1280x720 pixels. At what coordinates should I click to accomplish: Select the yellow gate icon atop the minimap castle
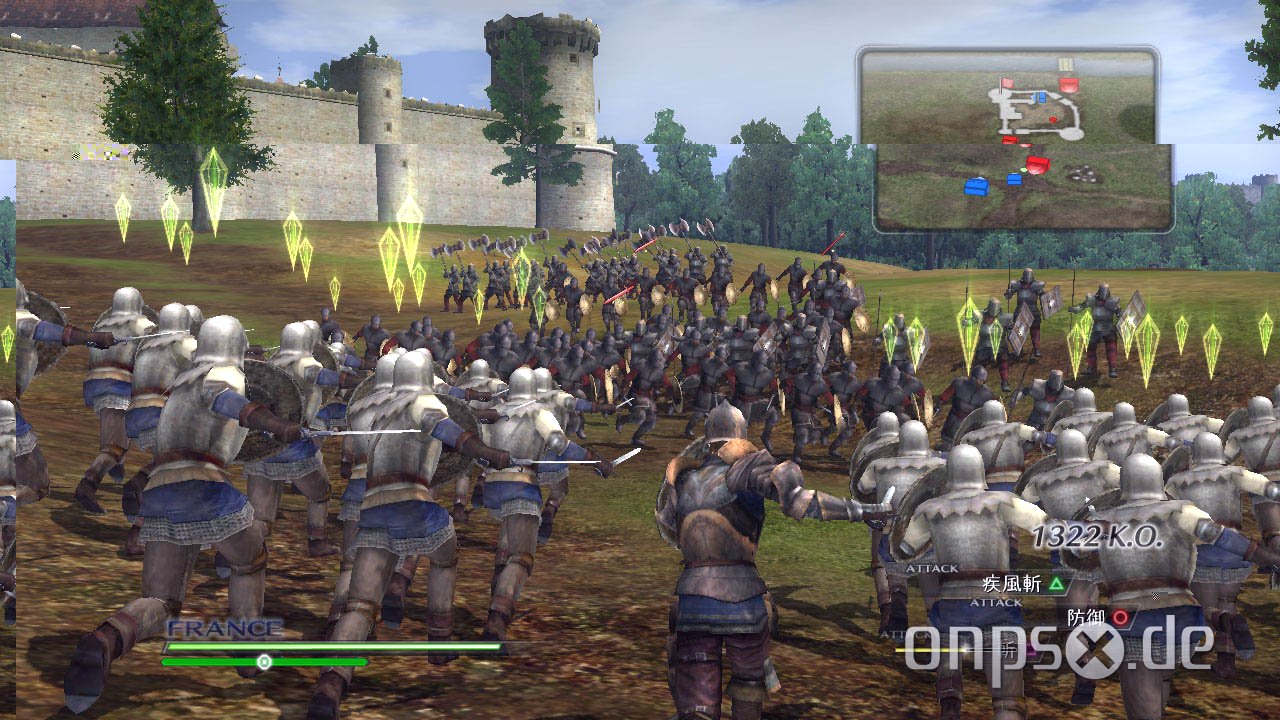[x=1065, y=63]
